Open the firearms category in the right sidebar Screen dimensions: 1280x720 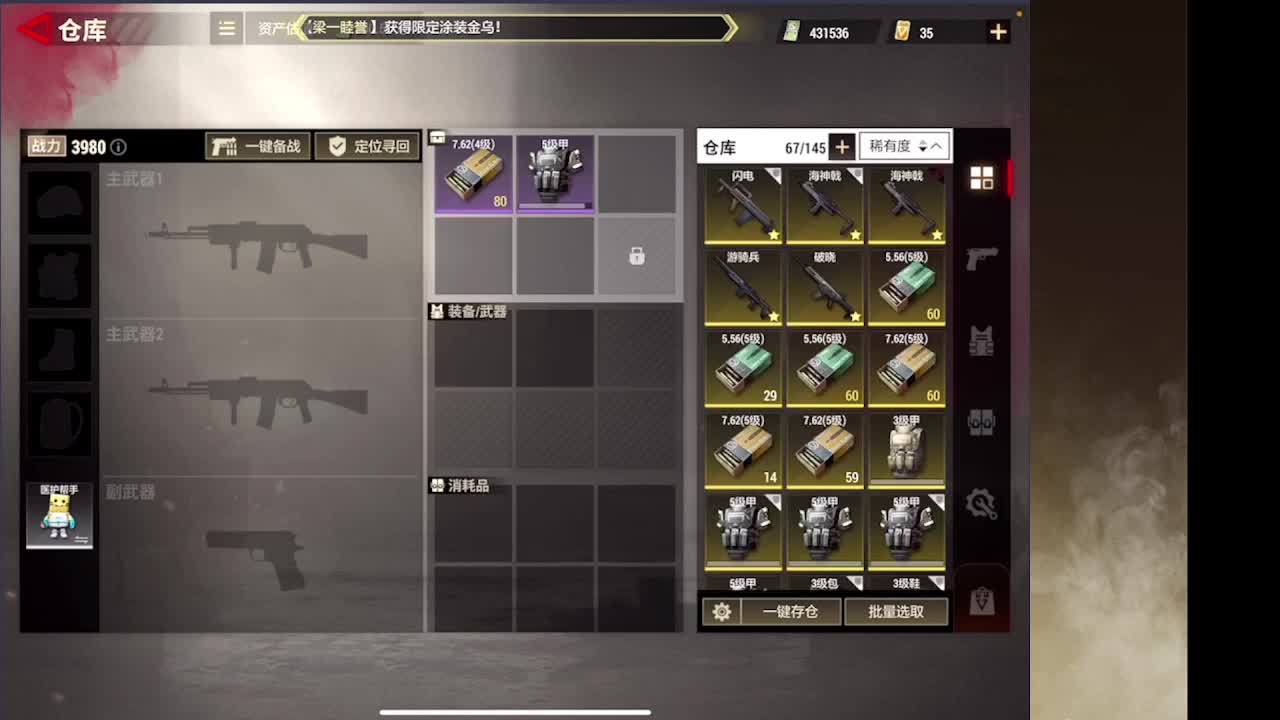pos(983,256)
